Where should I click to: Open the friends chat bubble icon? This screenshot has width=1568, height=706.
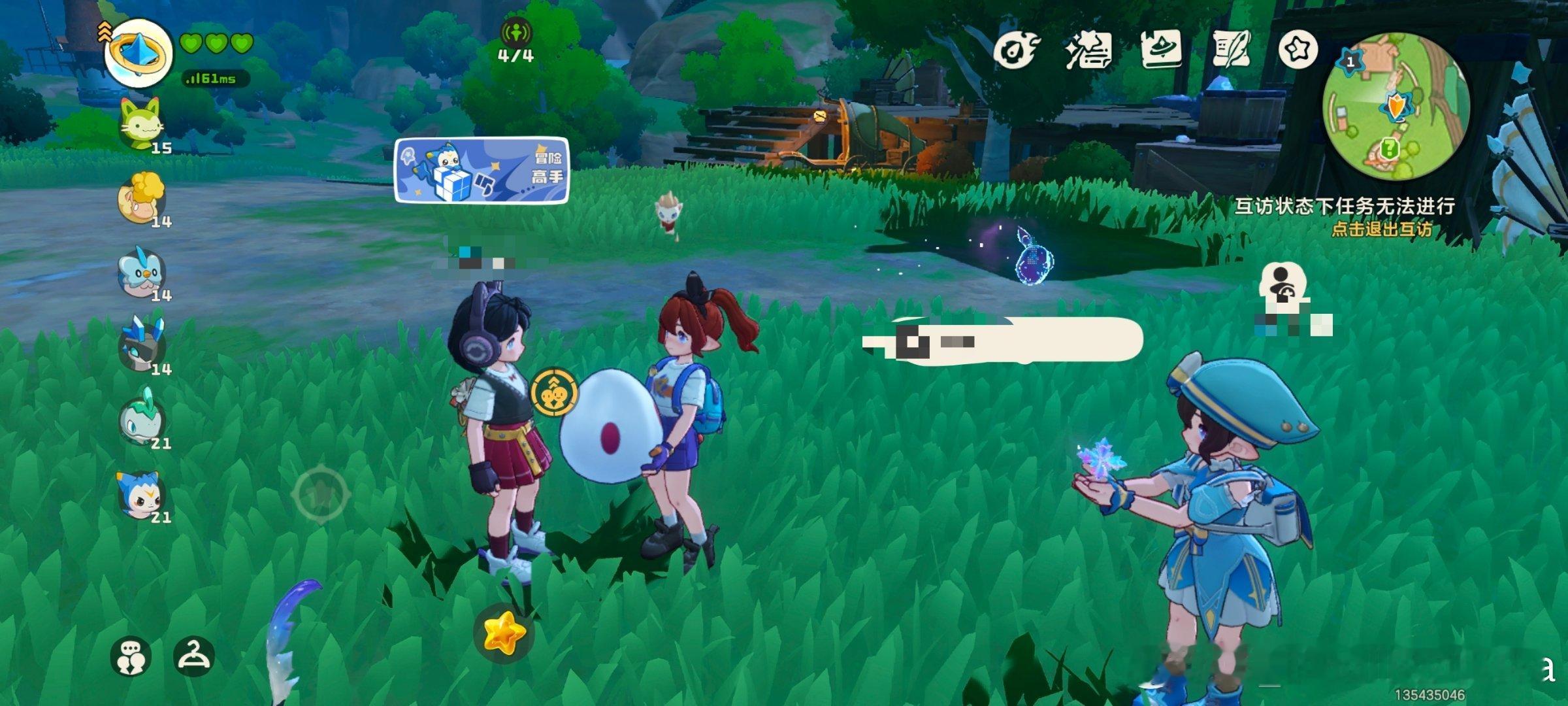point(131,656)
